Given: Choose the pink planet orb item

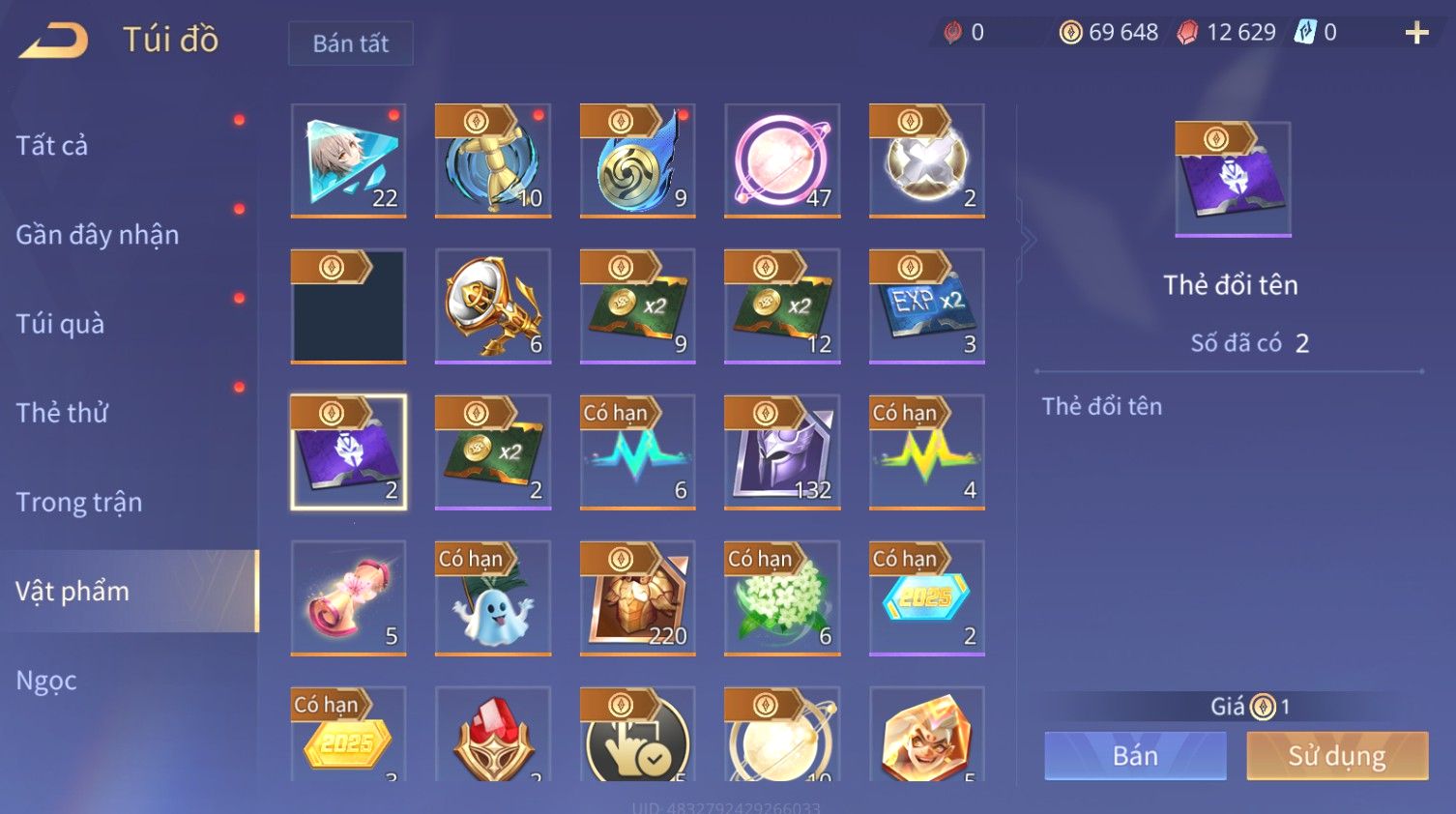Looking at the screenshot, I should [x=782, y=160].
